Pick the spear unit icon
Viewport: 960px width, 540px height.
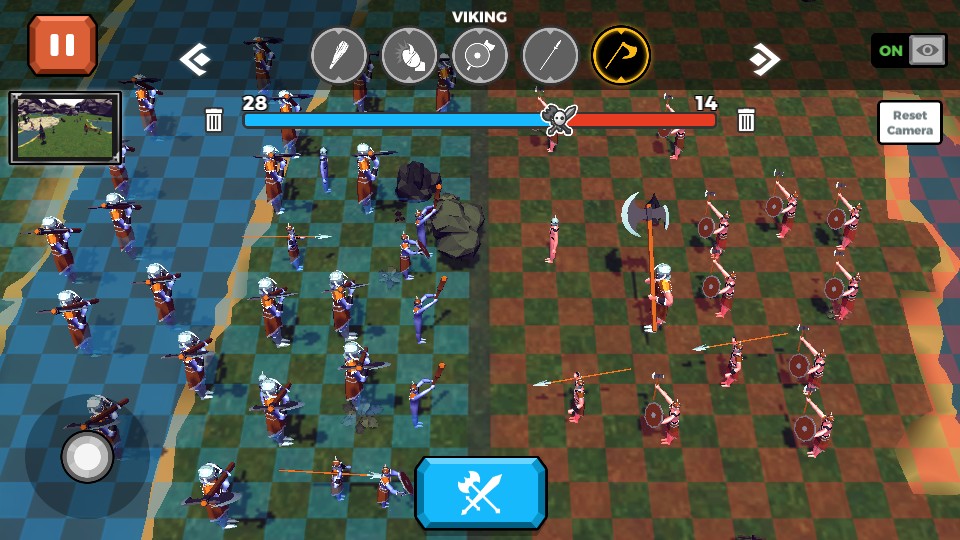[x=550, y=55]
